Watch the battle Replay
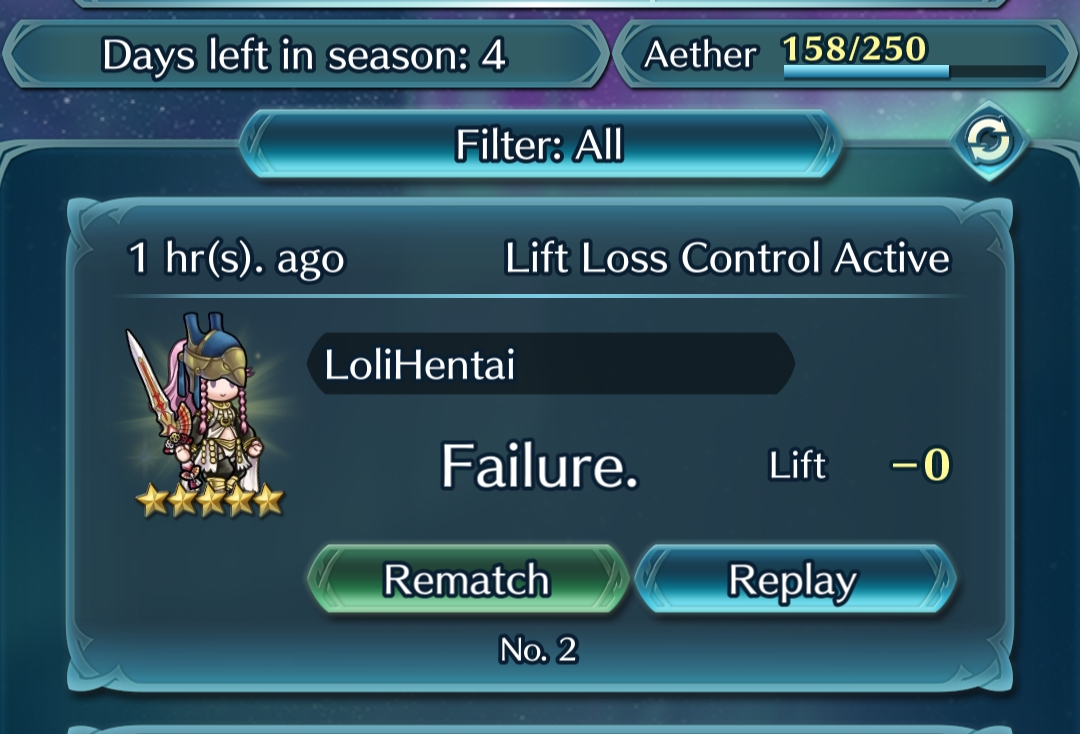Screen dimensions: 1080x734 794,580
